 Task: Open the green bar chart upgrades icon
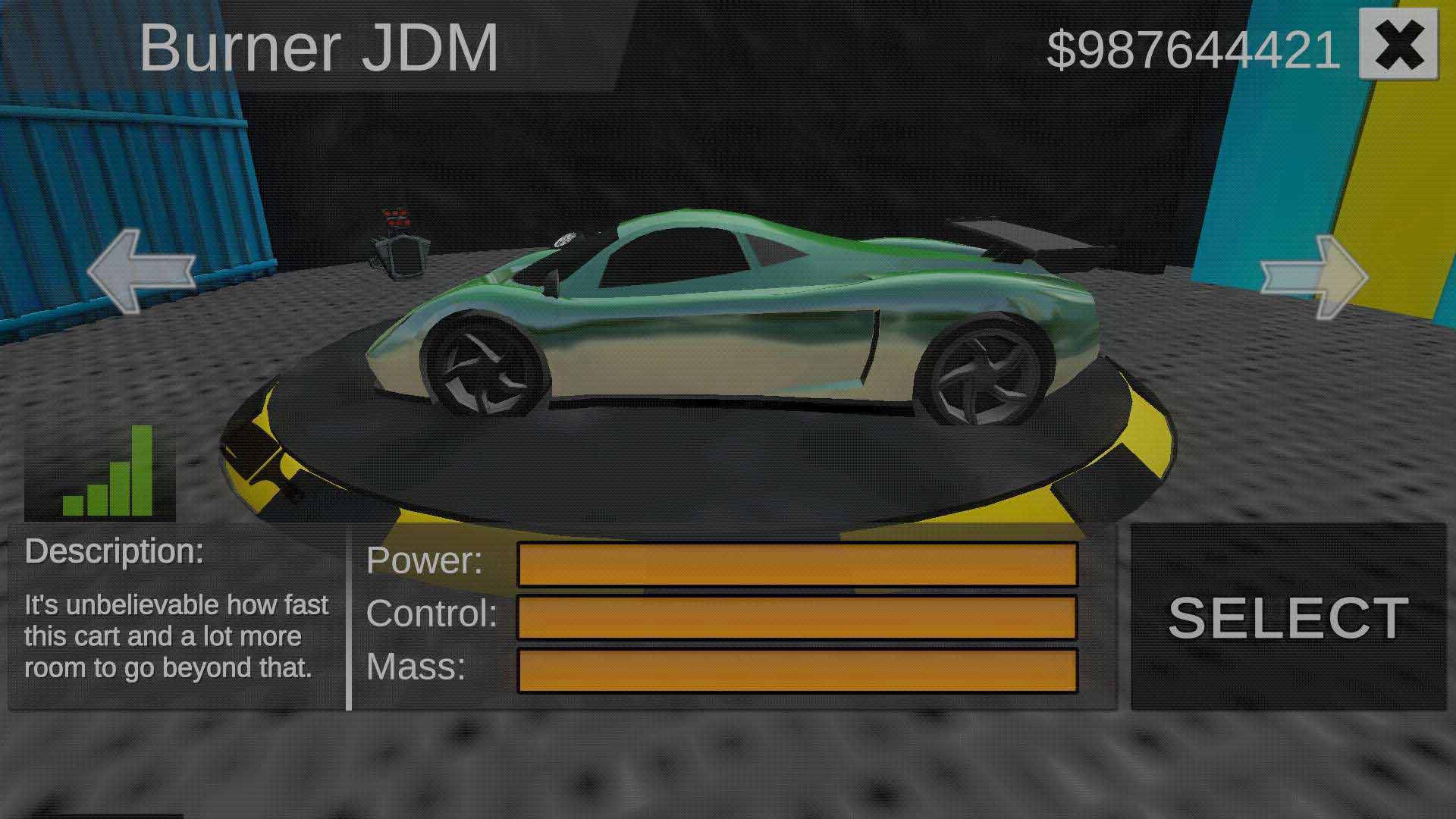pyautogui.click(x=100, y=472)
